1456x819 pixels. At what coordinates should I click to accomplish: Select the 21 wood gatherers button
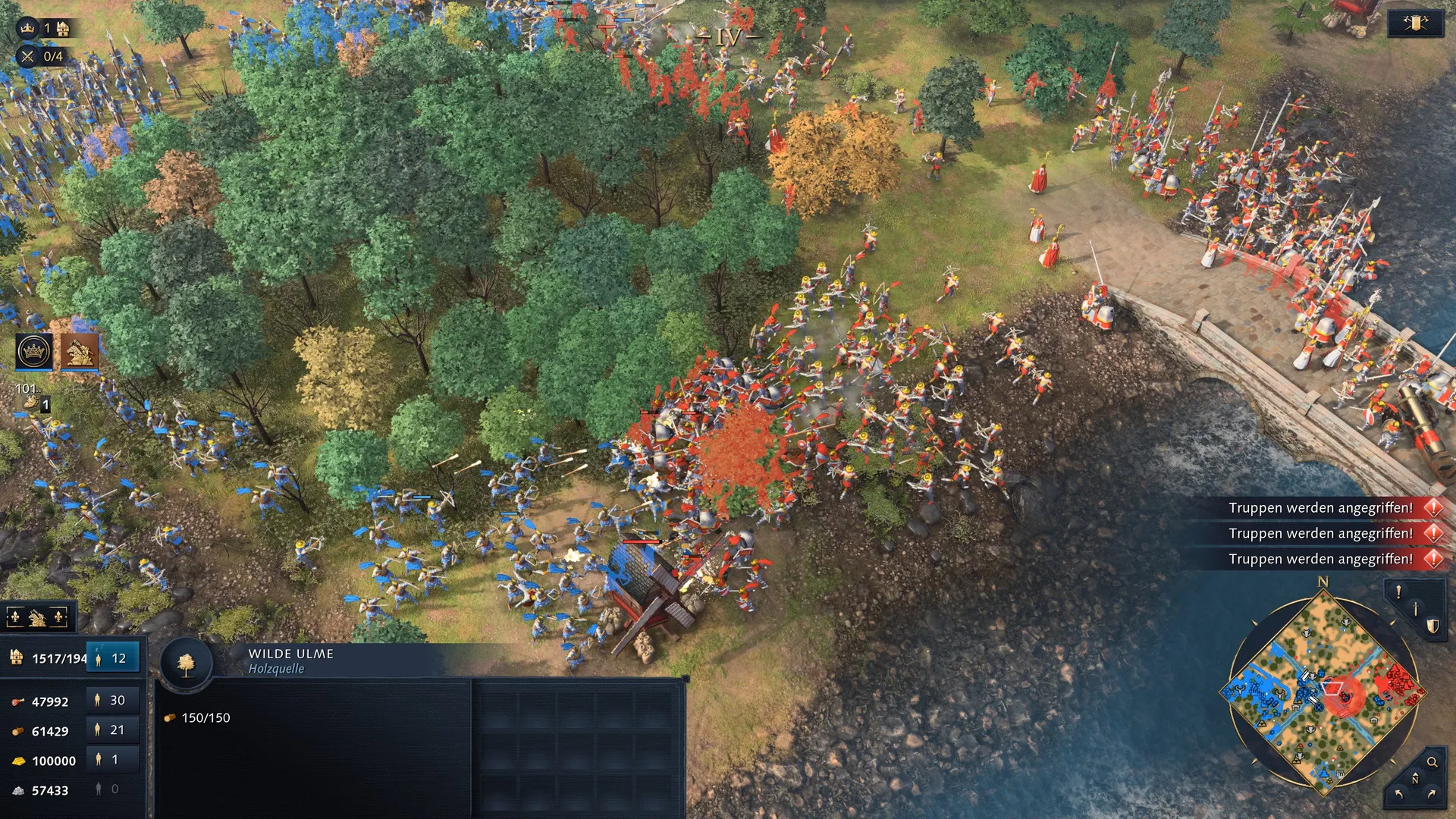(111, 730)
